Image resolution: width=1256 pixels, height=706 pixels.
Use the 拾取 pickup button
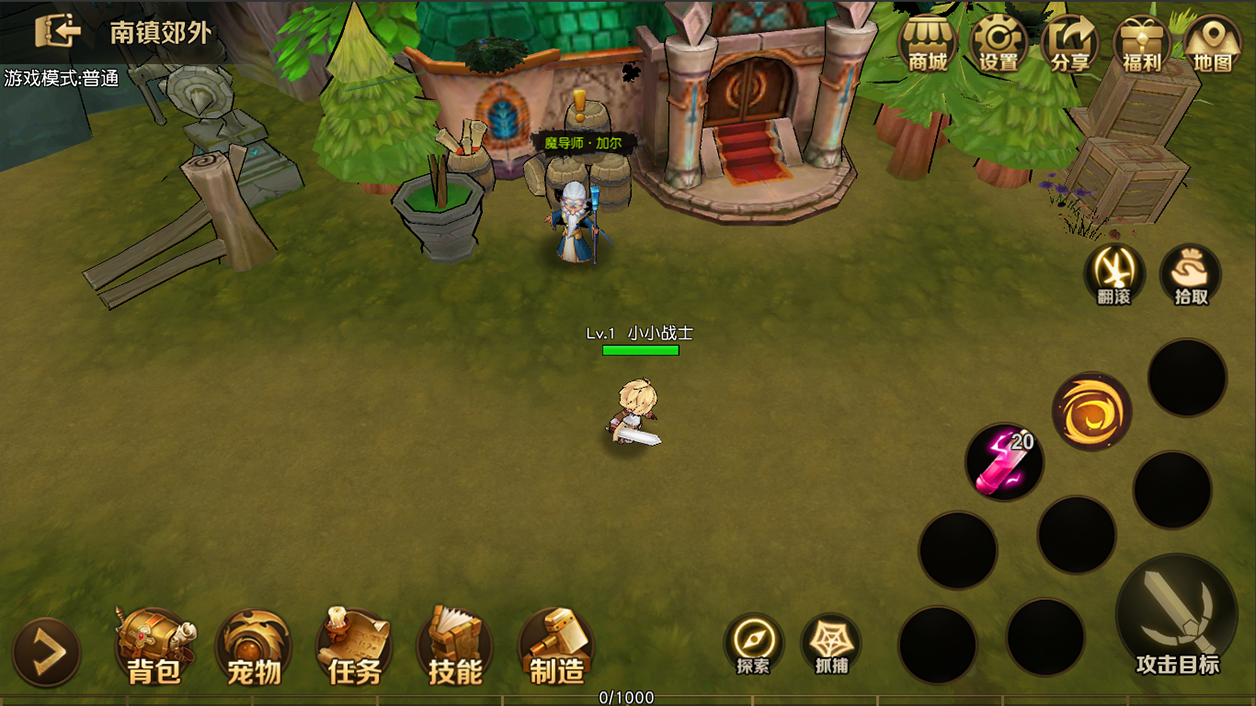pyautogui.click(x=1190, y=273)
